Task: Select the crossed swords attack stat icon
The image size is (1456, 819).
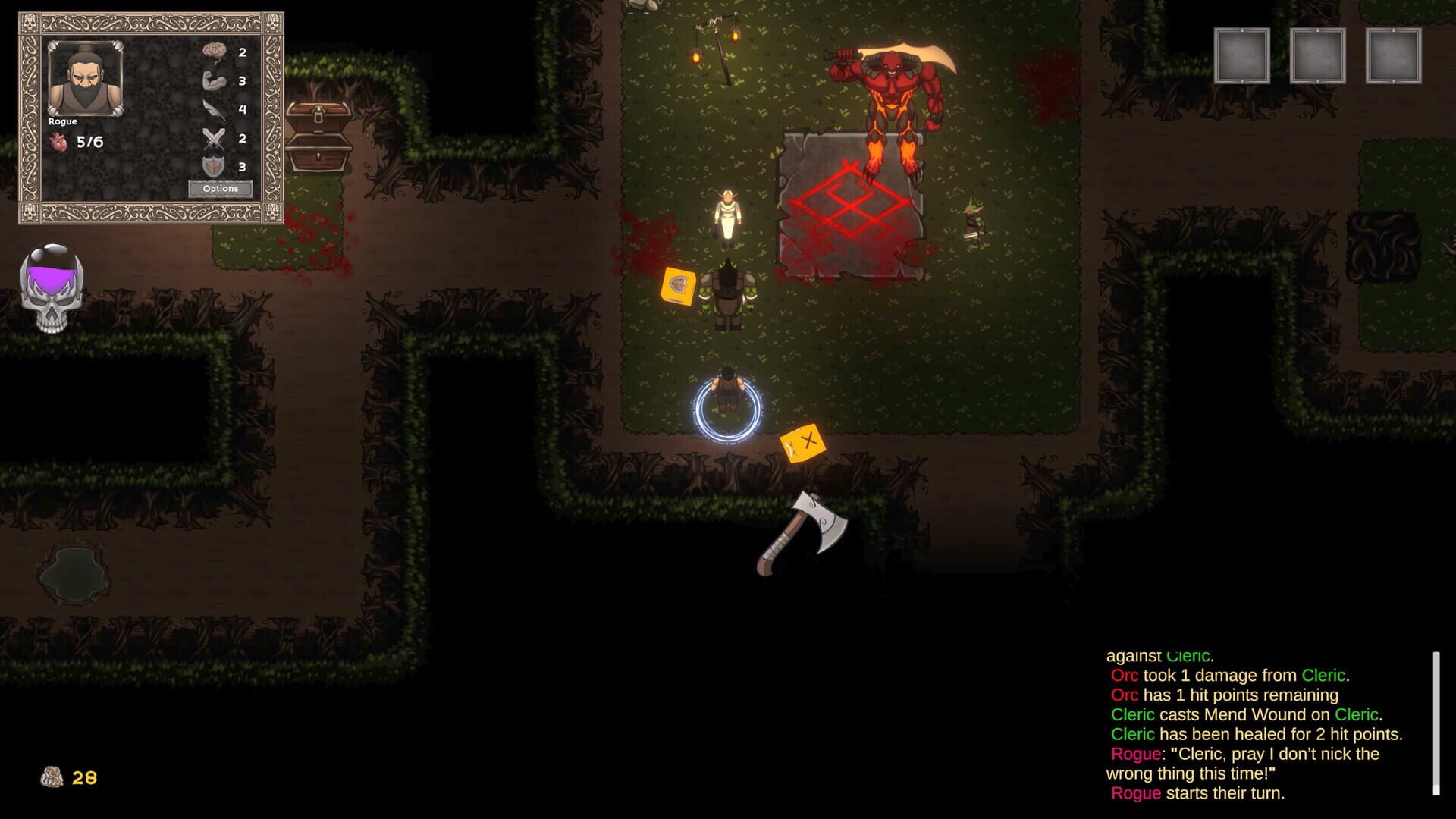Action: [215, 139]
